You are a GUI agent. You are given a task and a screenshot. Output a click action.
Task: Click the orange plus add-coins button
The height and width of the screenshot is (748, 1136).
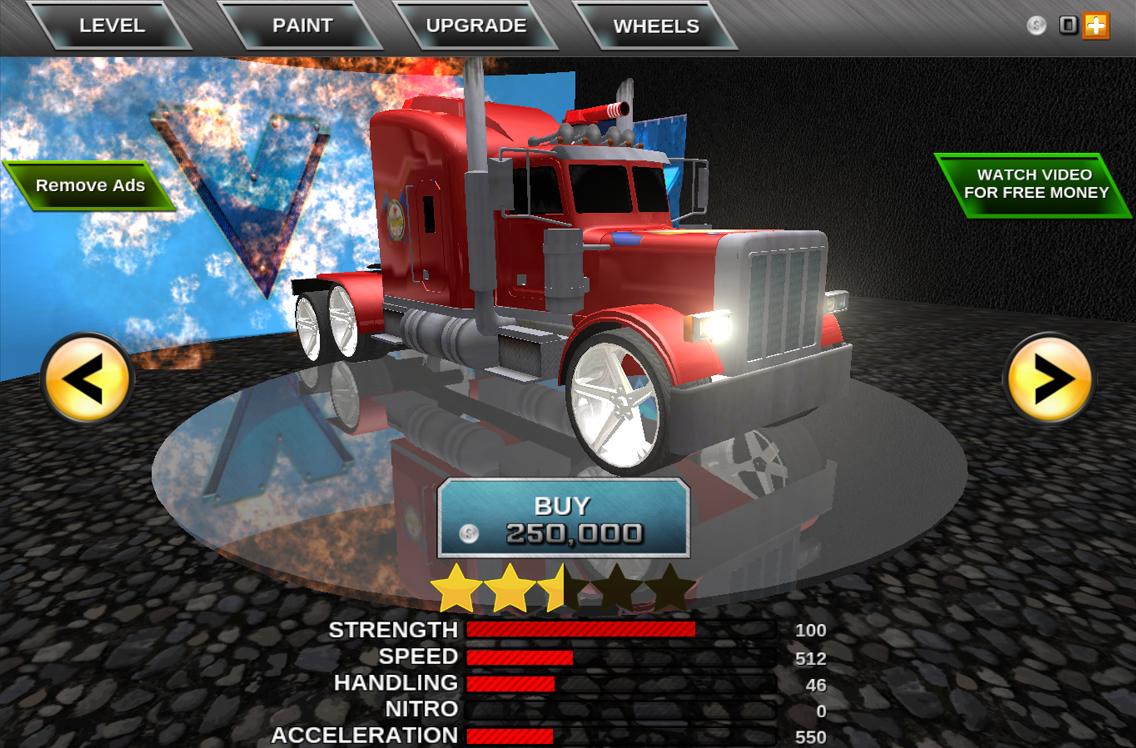click(1097, 26)
